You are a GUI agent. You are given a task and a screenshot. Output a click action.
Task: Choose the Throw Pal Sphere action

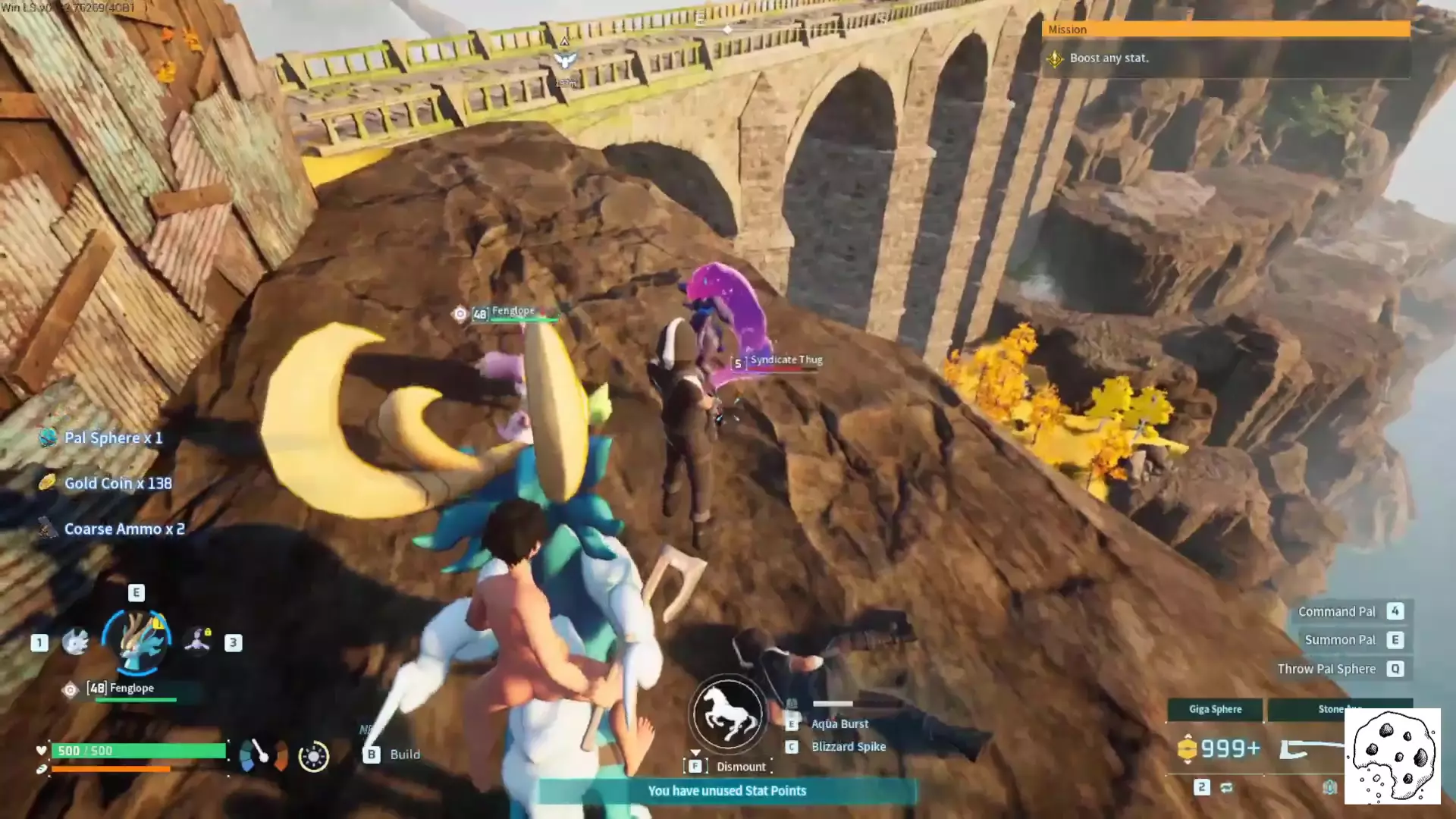click(x=1326, y=670)
